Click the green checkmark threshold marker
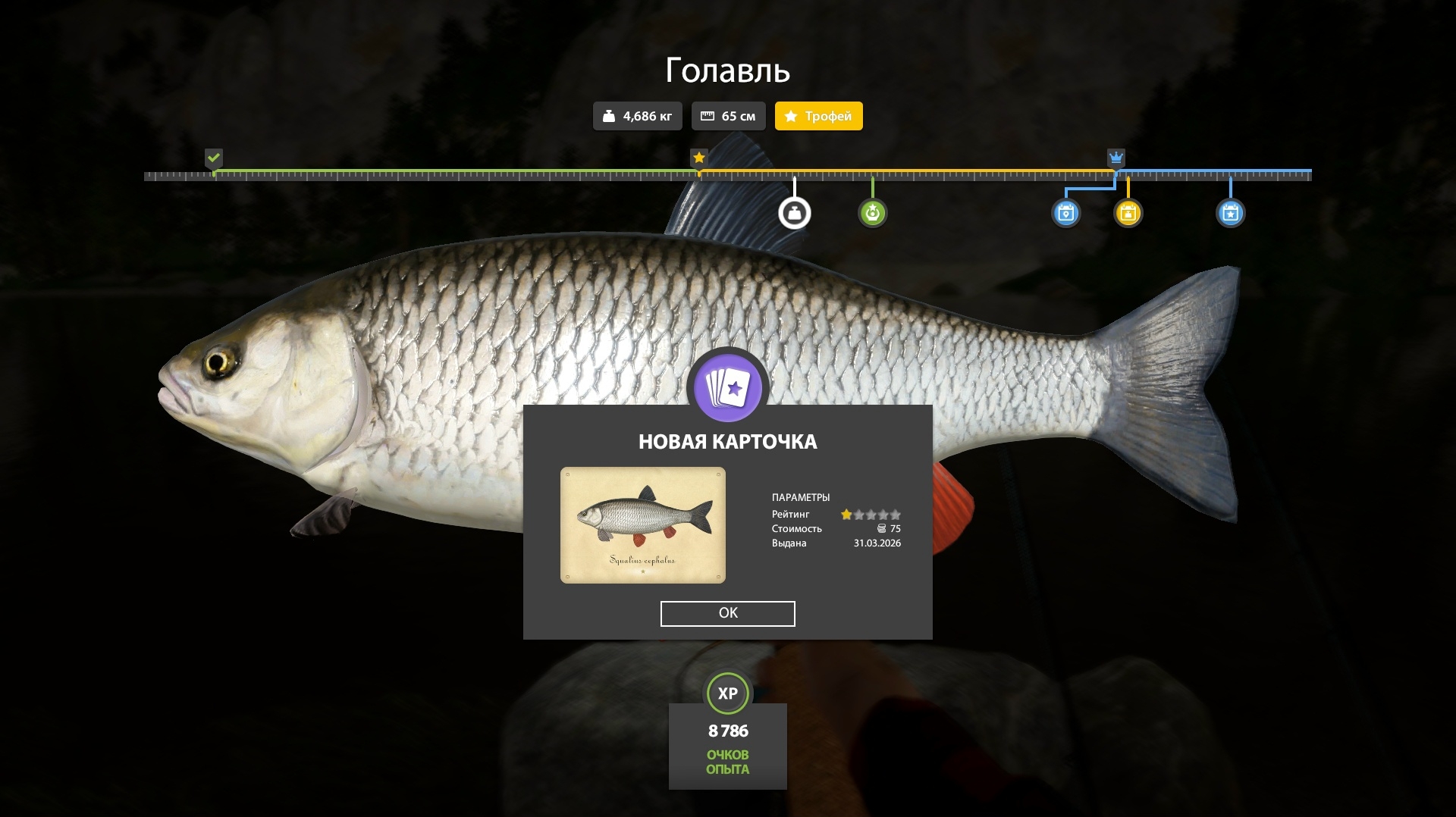1456x817 pixels. click(214, 158)
